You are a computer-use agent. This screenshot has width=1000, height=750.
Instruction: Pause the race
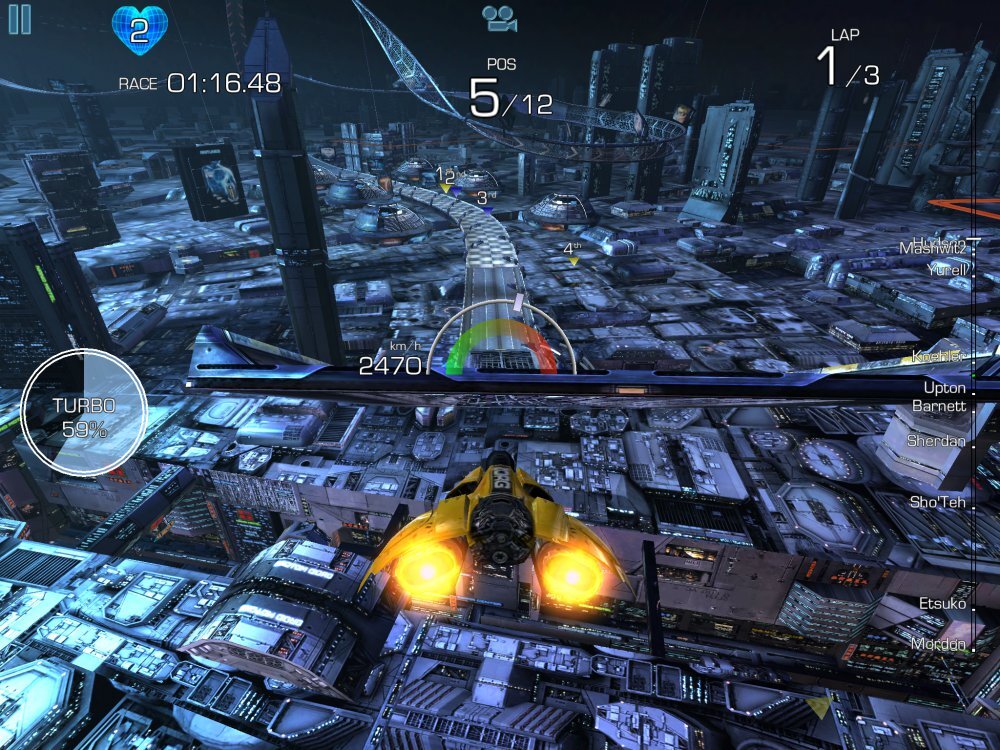[19, 19]
